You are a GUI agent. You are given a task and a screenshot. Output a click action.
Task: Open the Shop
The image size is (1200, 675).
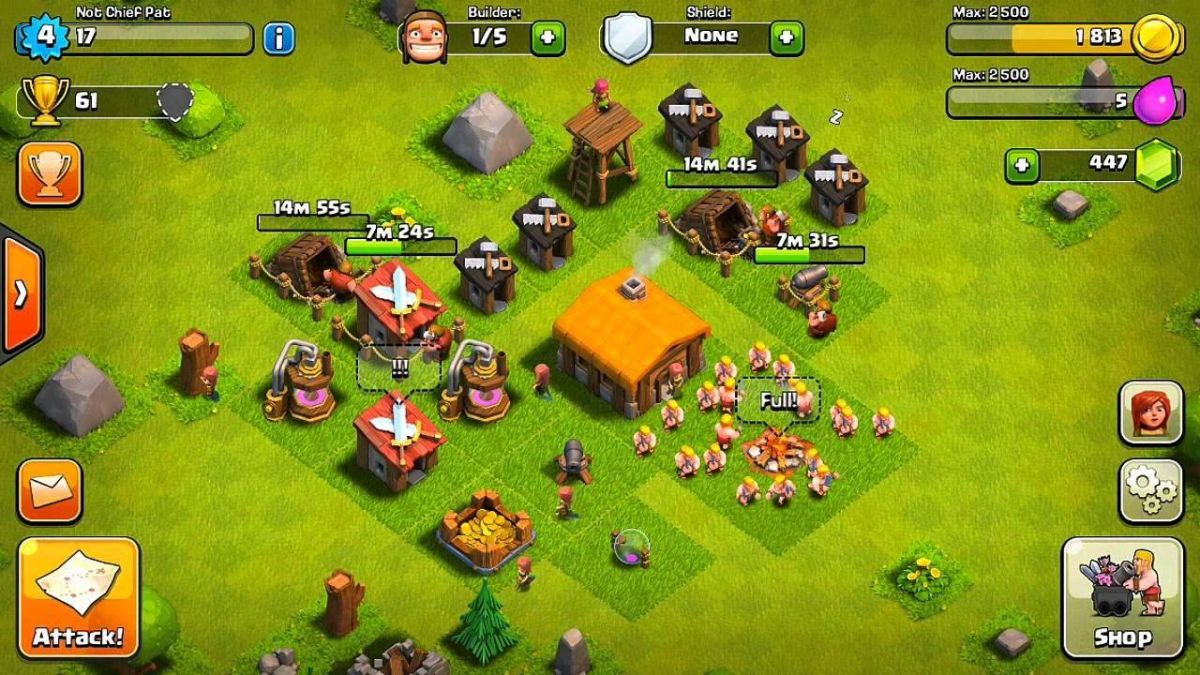tap(1121, 597)
